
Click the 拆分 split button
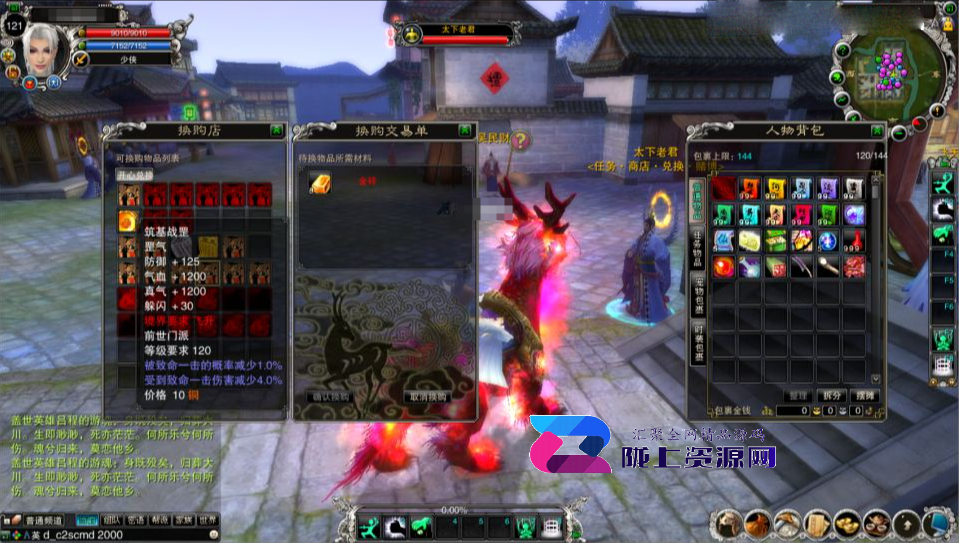point(831,396)
